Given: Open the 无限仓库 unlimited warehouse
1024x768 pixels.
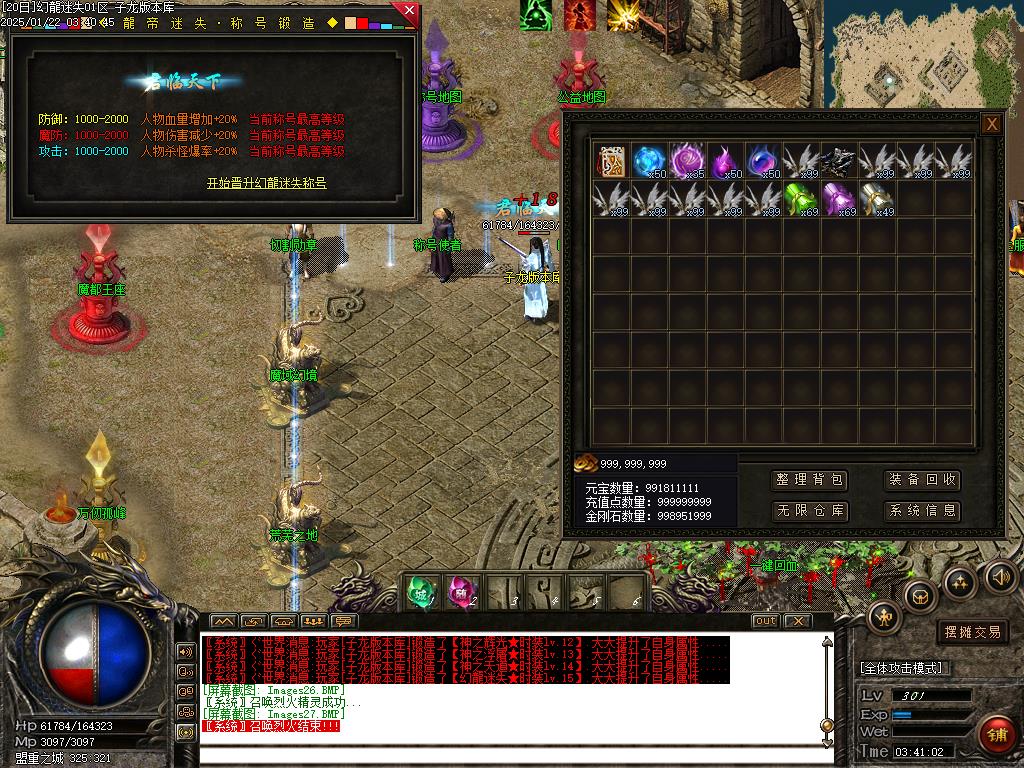Looking at the screenshot, I should [x=811, y=511].
